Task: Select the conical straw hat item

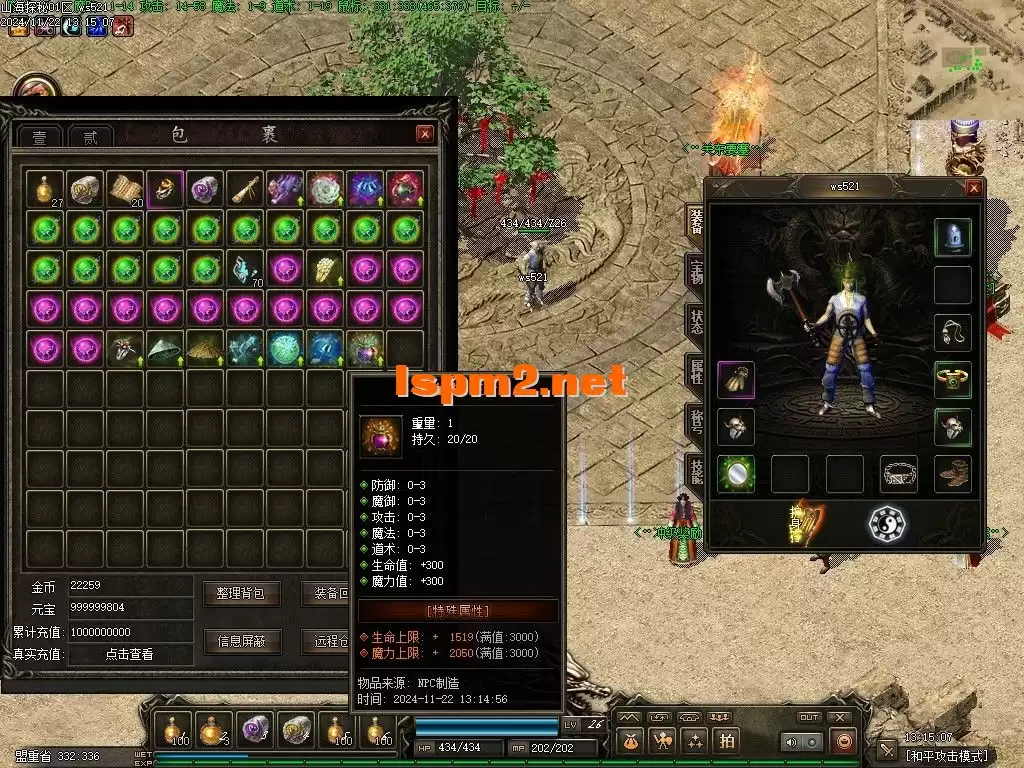Action: tap(165, 348)
